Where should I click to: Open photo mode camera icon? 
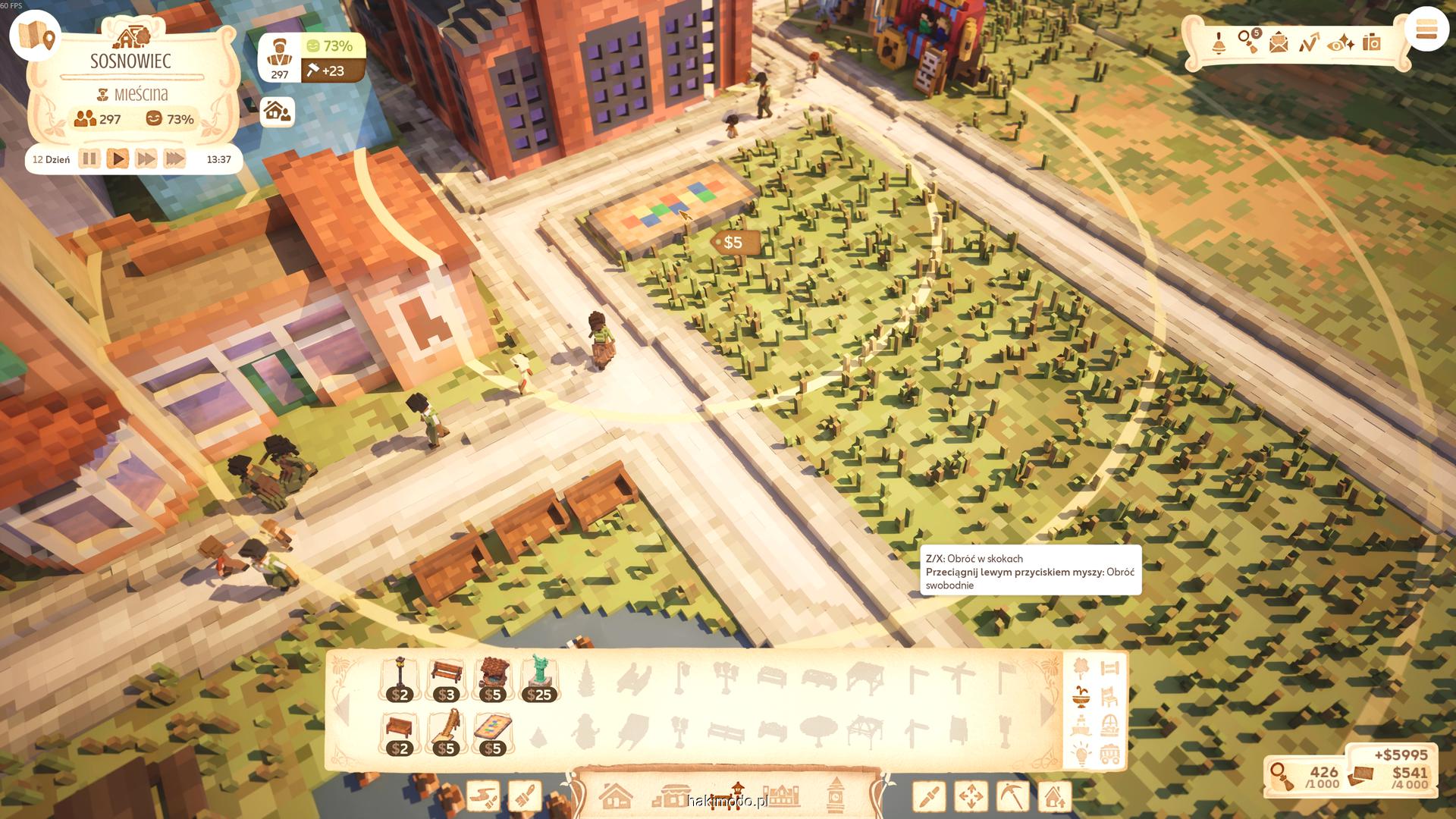[x=1371, y=42]
